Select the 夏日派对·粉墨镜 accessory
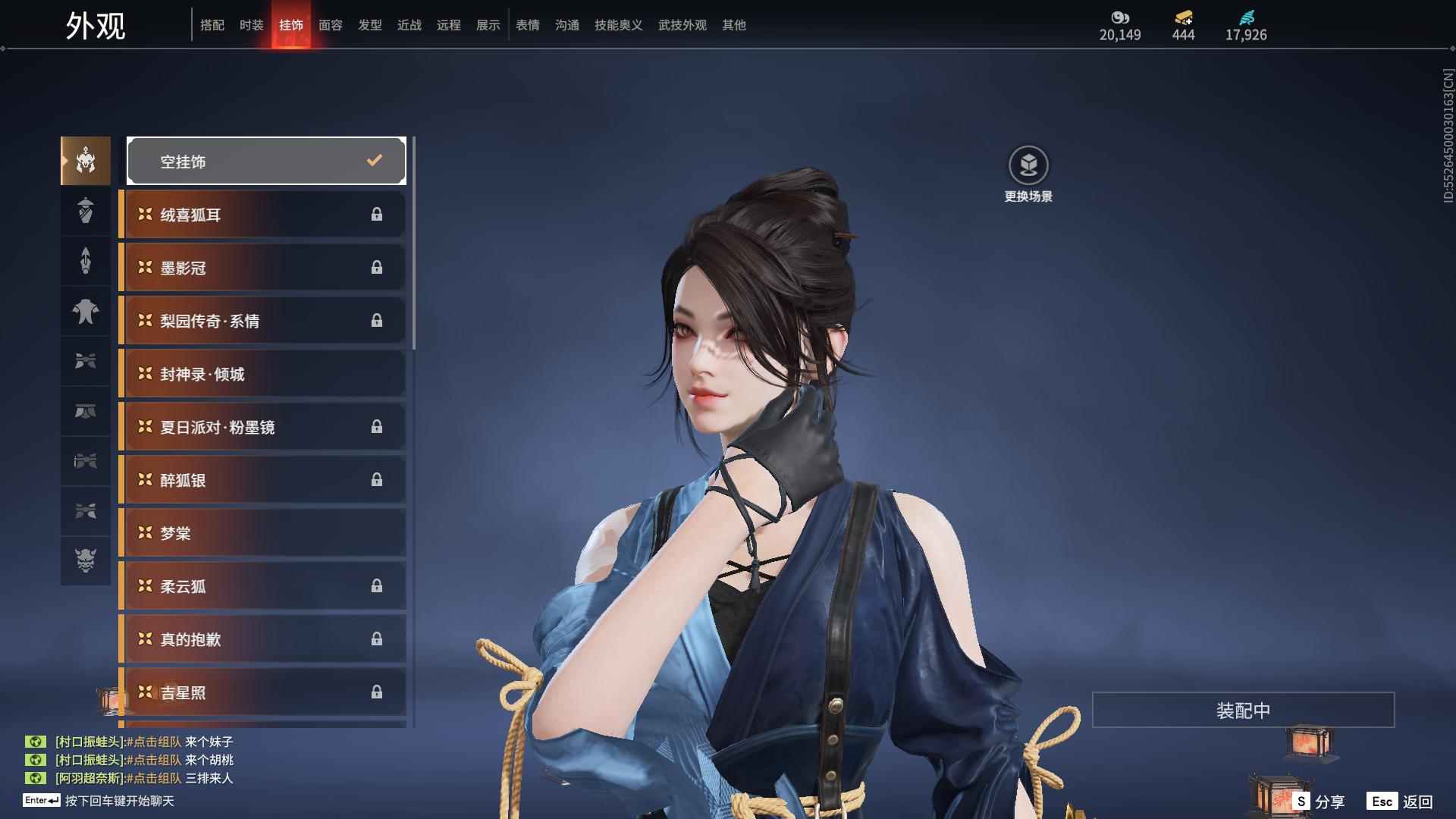 [x=262, y=427]
